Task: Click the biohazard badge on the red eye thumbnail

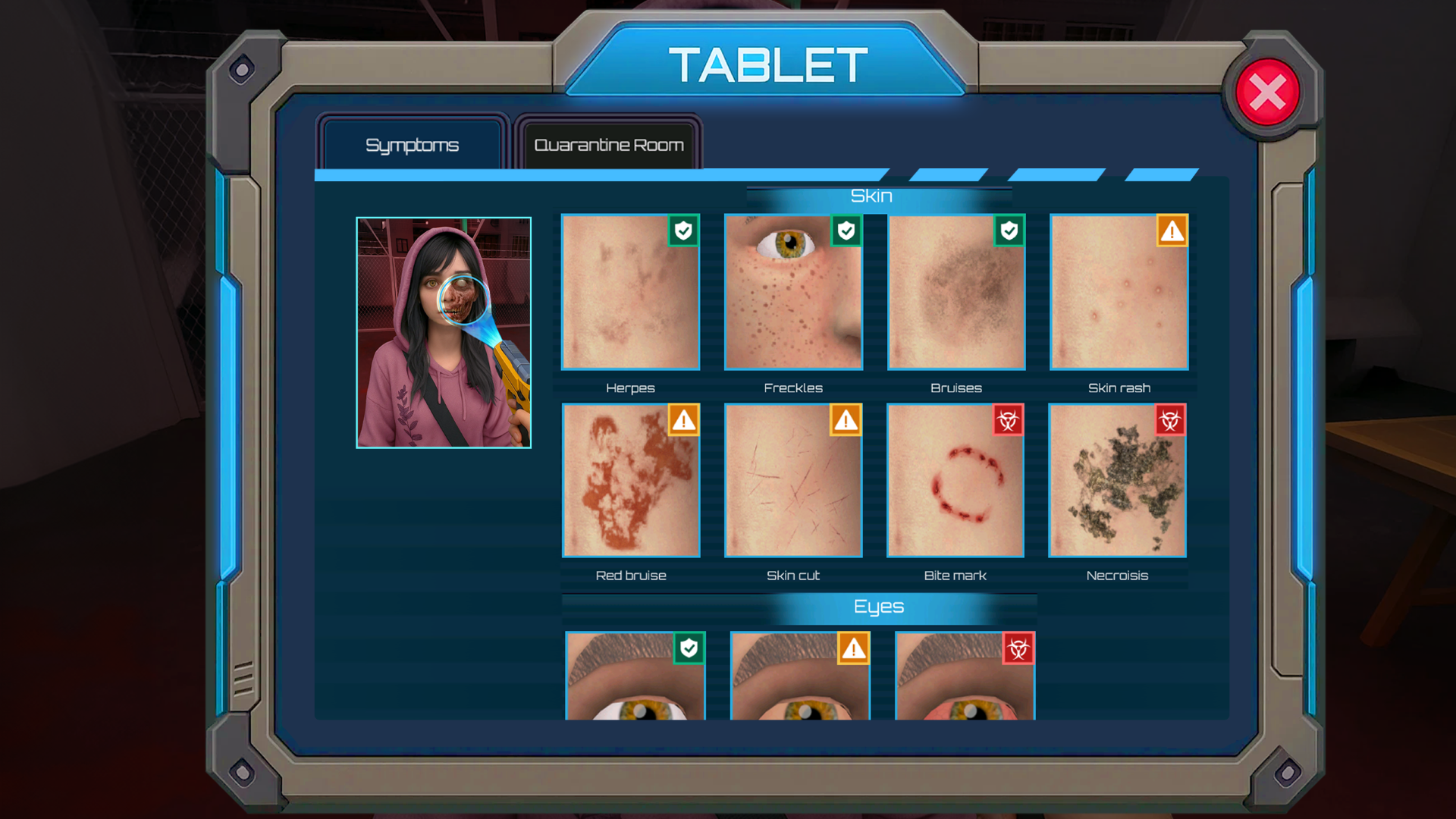Action: click(1018, 649)
